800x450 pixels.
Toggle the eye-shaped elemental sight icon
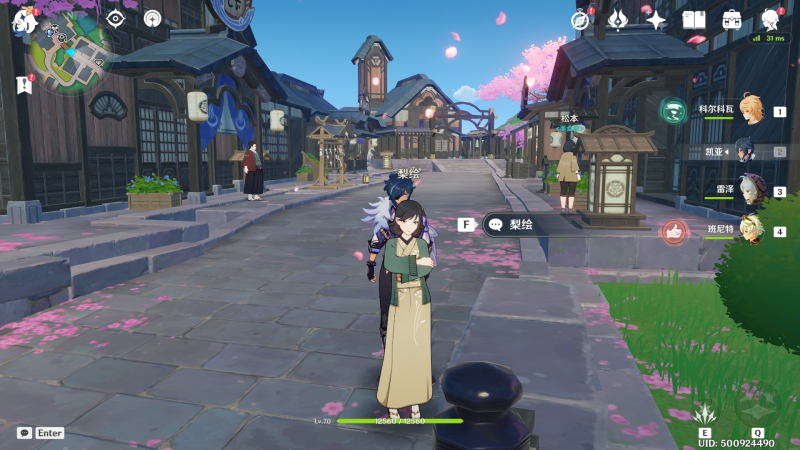(115, 18)
